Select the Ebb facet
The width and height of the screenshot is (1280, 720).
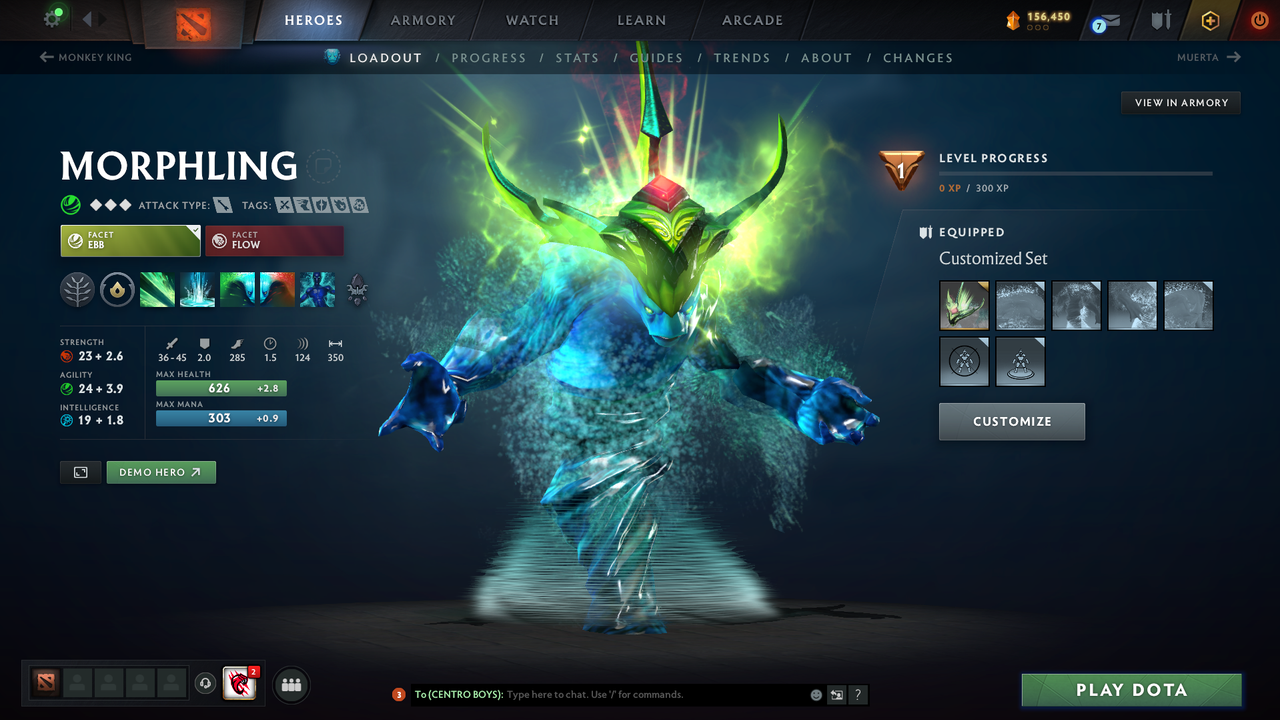[x=130, y=240]
